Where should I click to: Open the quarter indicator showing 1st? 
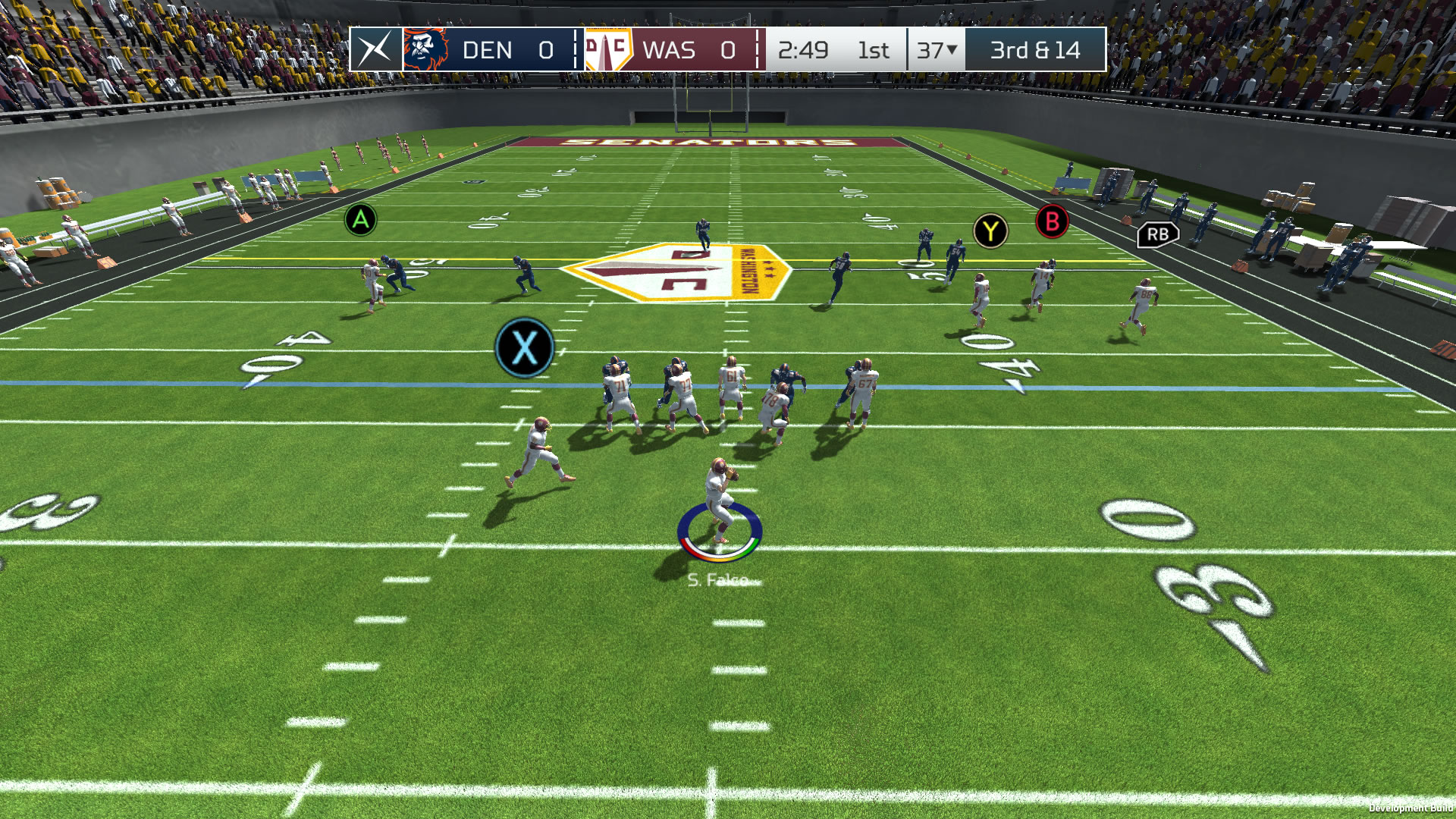[x=874, y=51]
